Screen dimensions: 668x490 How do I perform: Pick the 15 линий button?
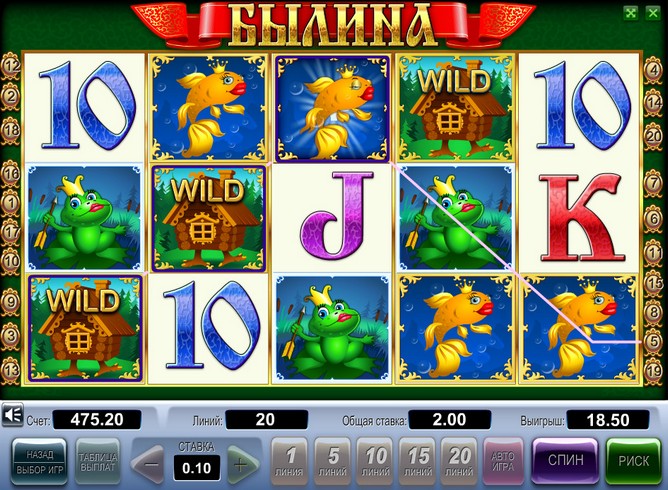click(419, 461)
